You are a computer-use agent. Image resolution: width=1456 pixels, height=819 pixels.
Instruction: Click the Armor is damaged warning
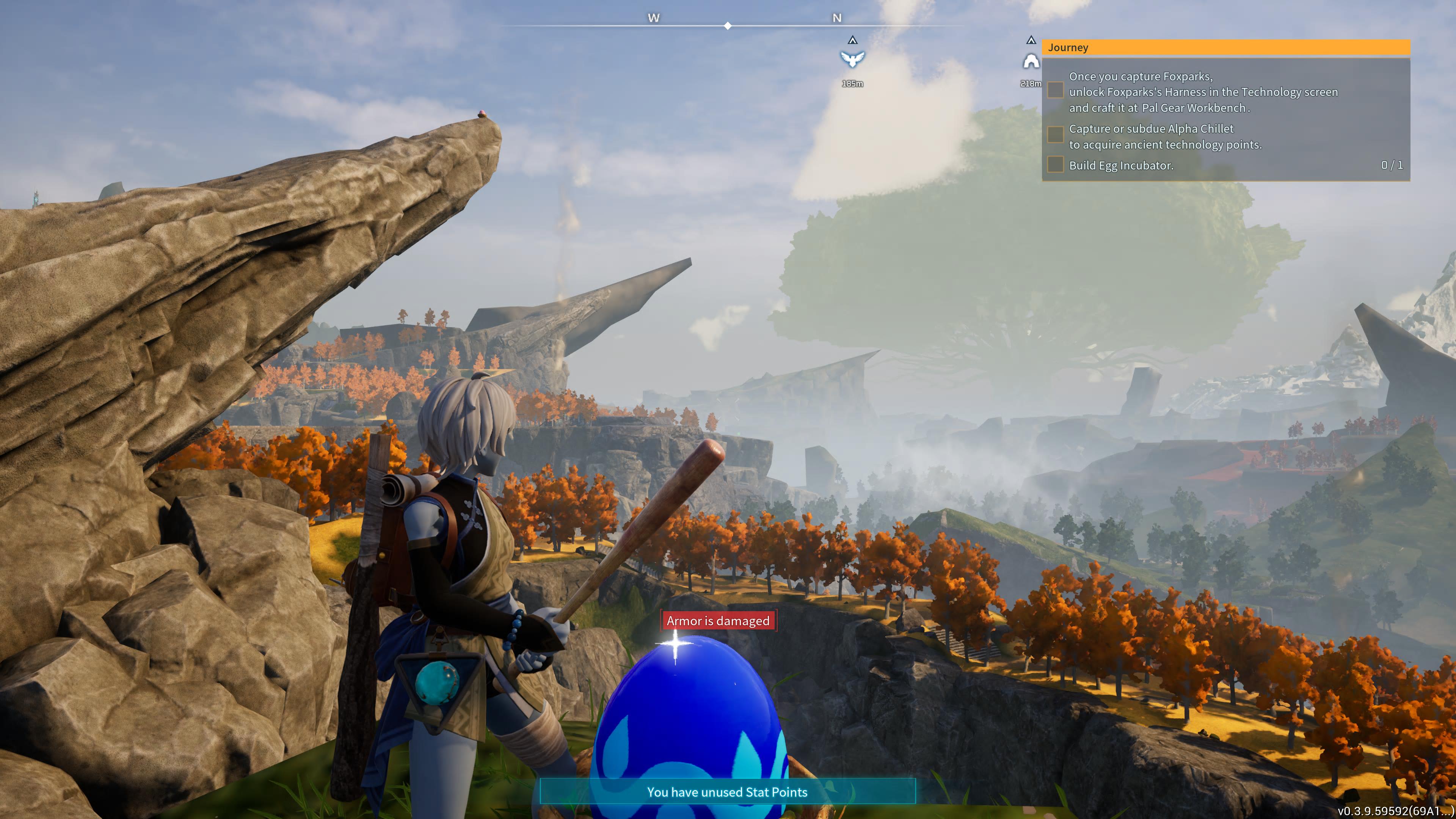(x=718, y=620)
